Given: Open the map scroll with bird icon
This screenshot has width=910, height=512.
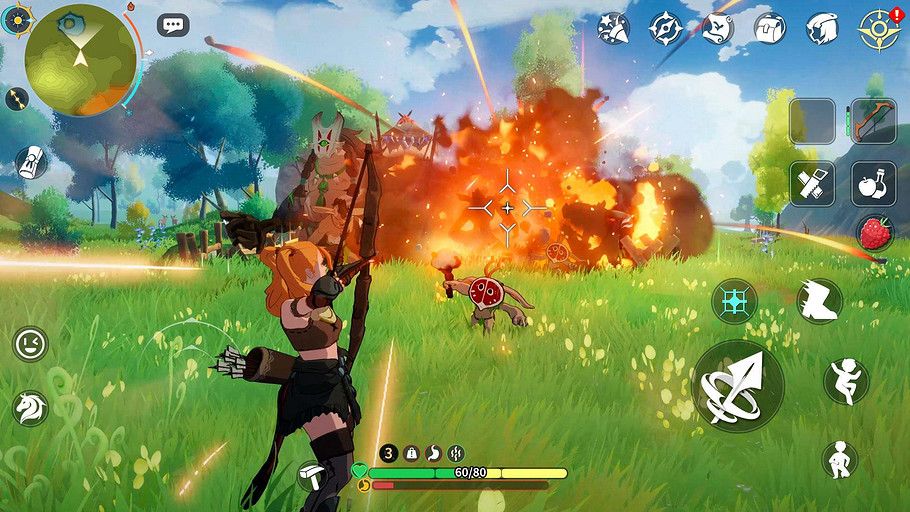Looking at the screenshot, I should point(718,28).
